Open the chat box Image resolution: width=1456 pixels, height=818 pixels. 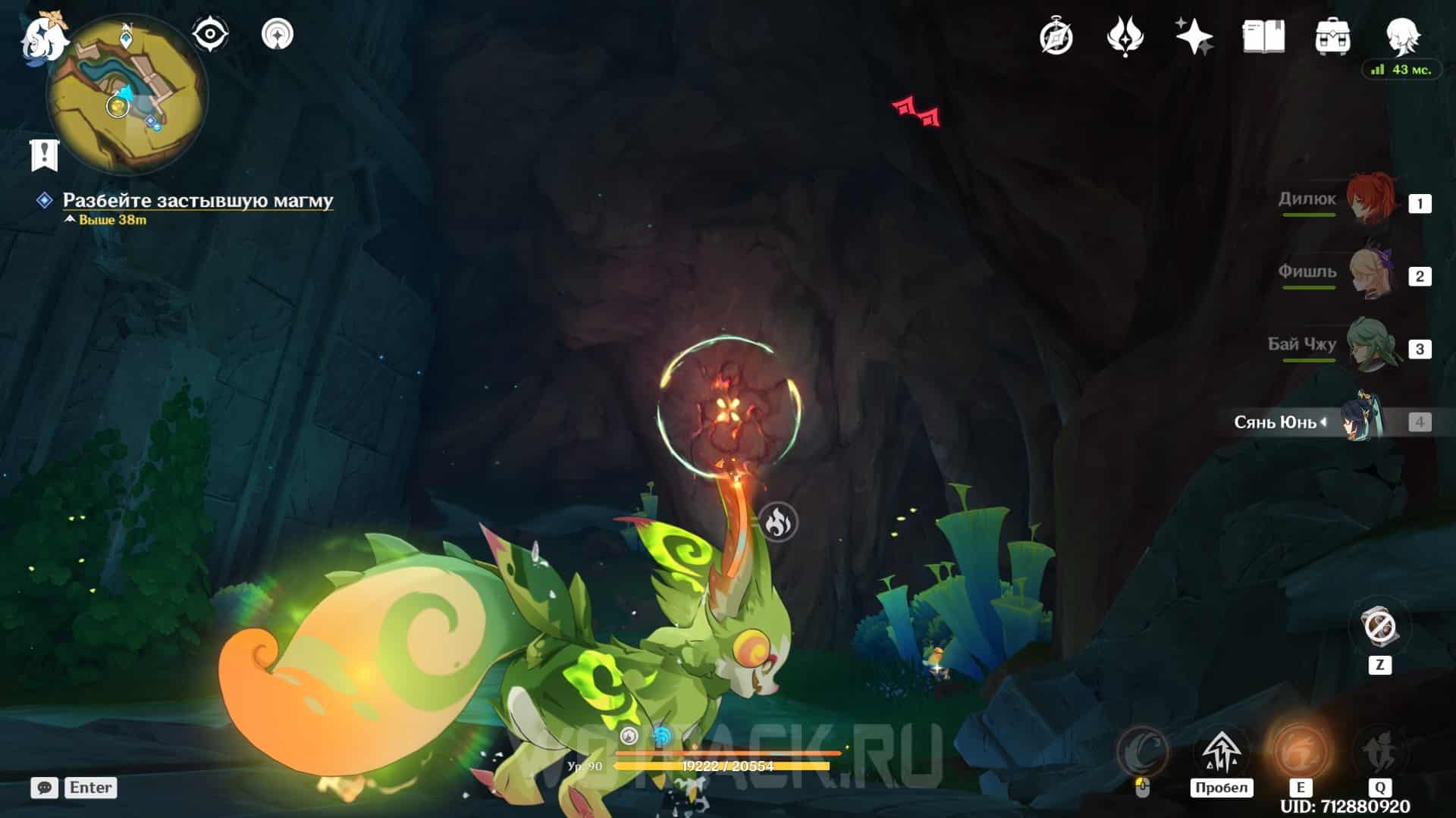coord(44,788)
